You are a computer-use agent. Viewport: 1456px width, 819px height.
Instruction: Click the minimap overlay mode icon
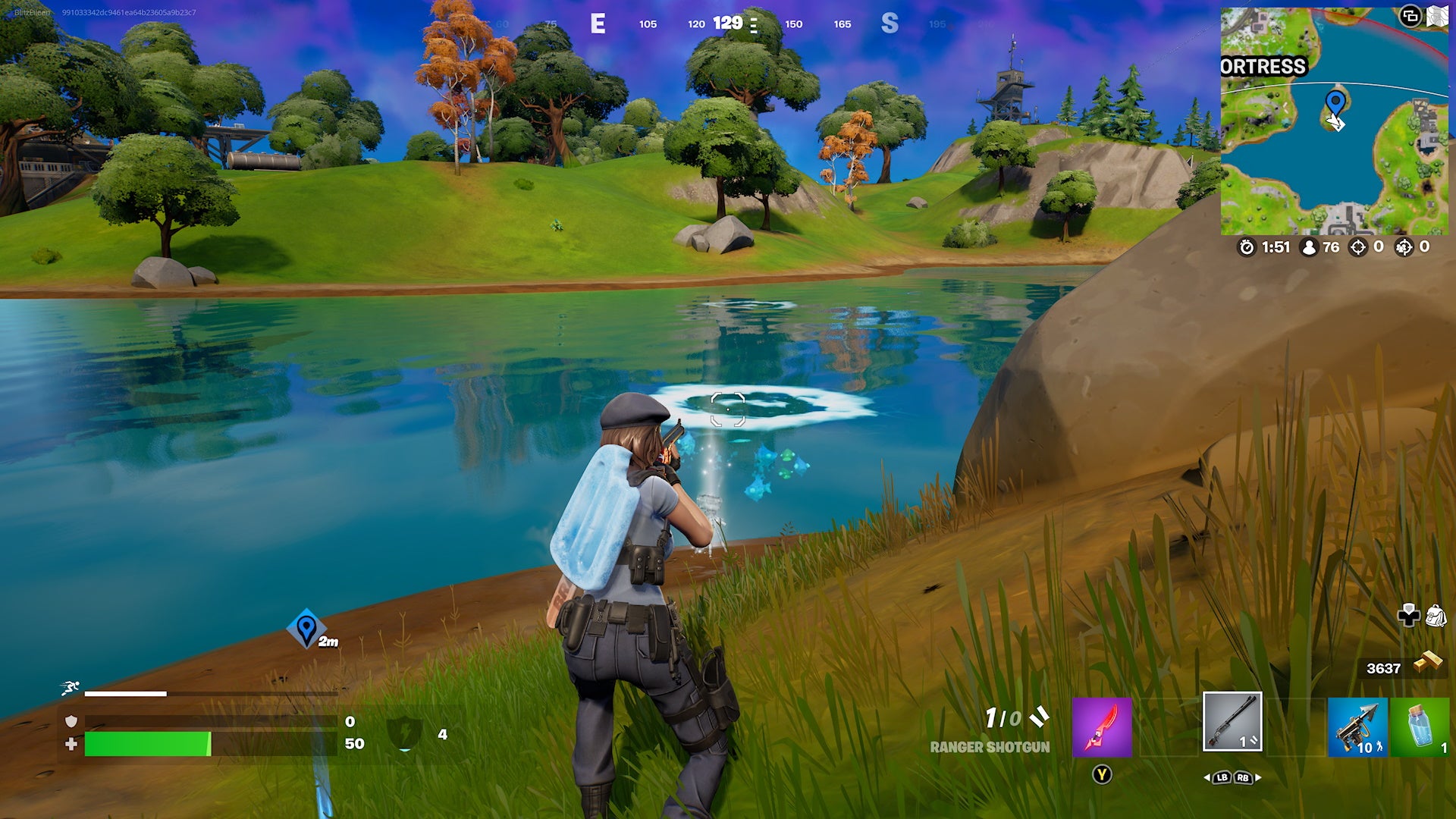point(1410,16)
